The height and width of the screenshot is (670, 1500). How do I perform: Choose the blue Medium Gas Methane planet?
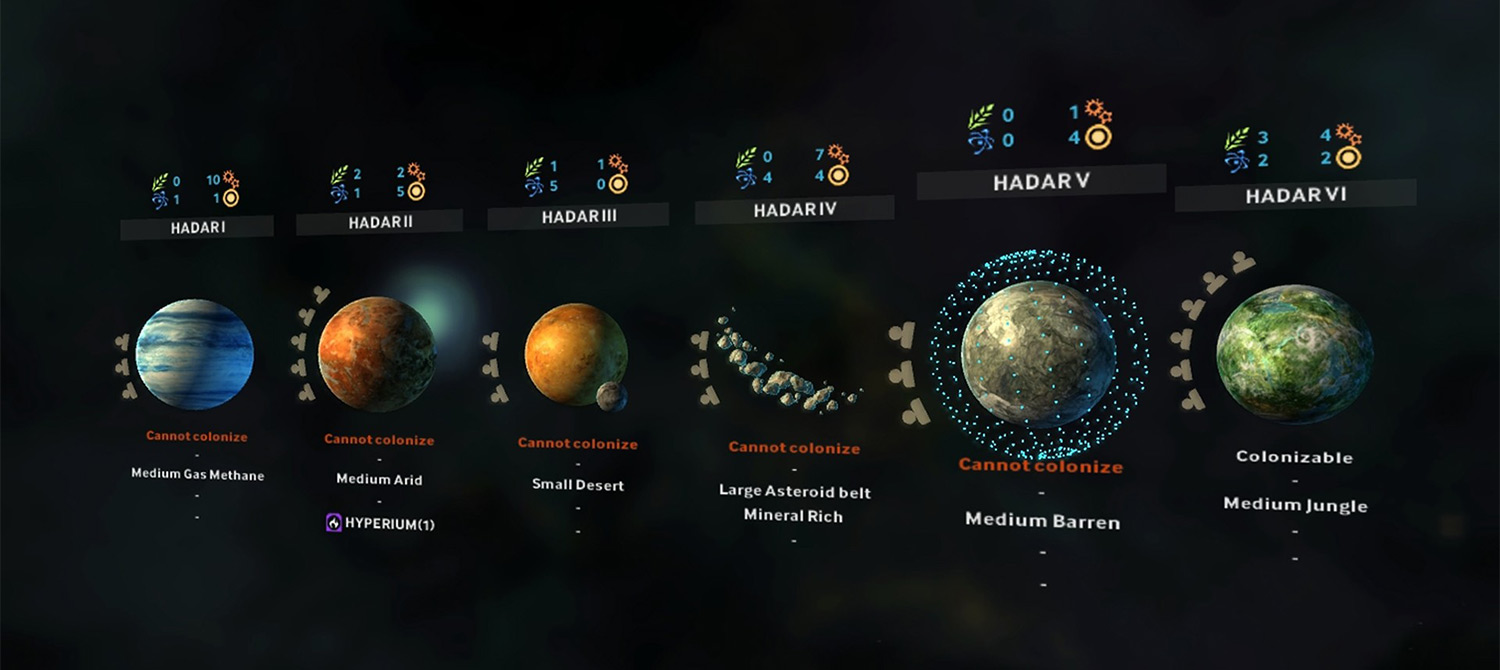[194, 354]
